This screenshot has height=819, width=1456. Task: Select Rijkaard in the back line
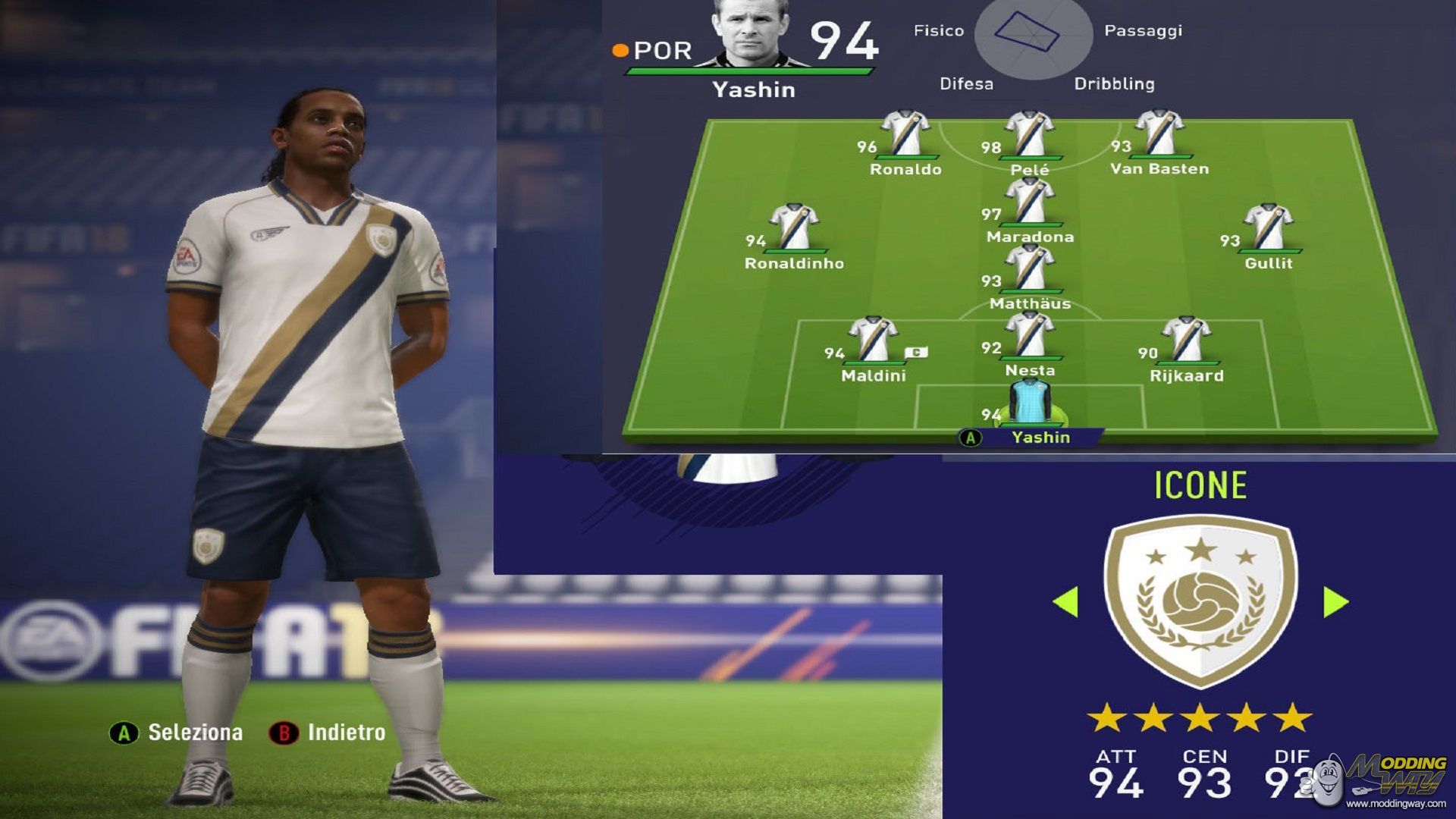tap(1186, 341)
